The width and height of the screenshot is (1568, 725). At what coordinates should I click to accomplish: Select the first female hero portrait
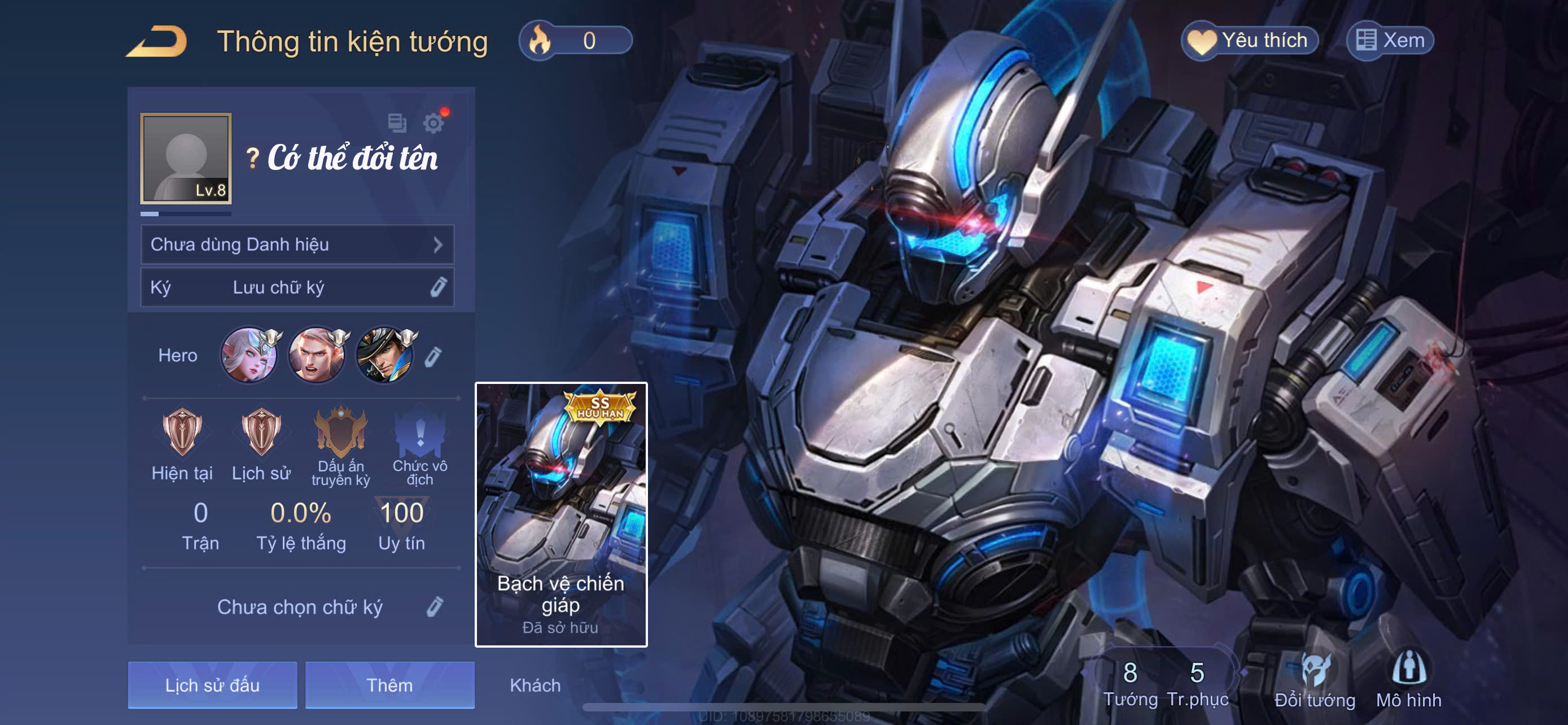pos(249,355)
